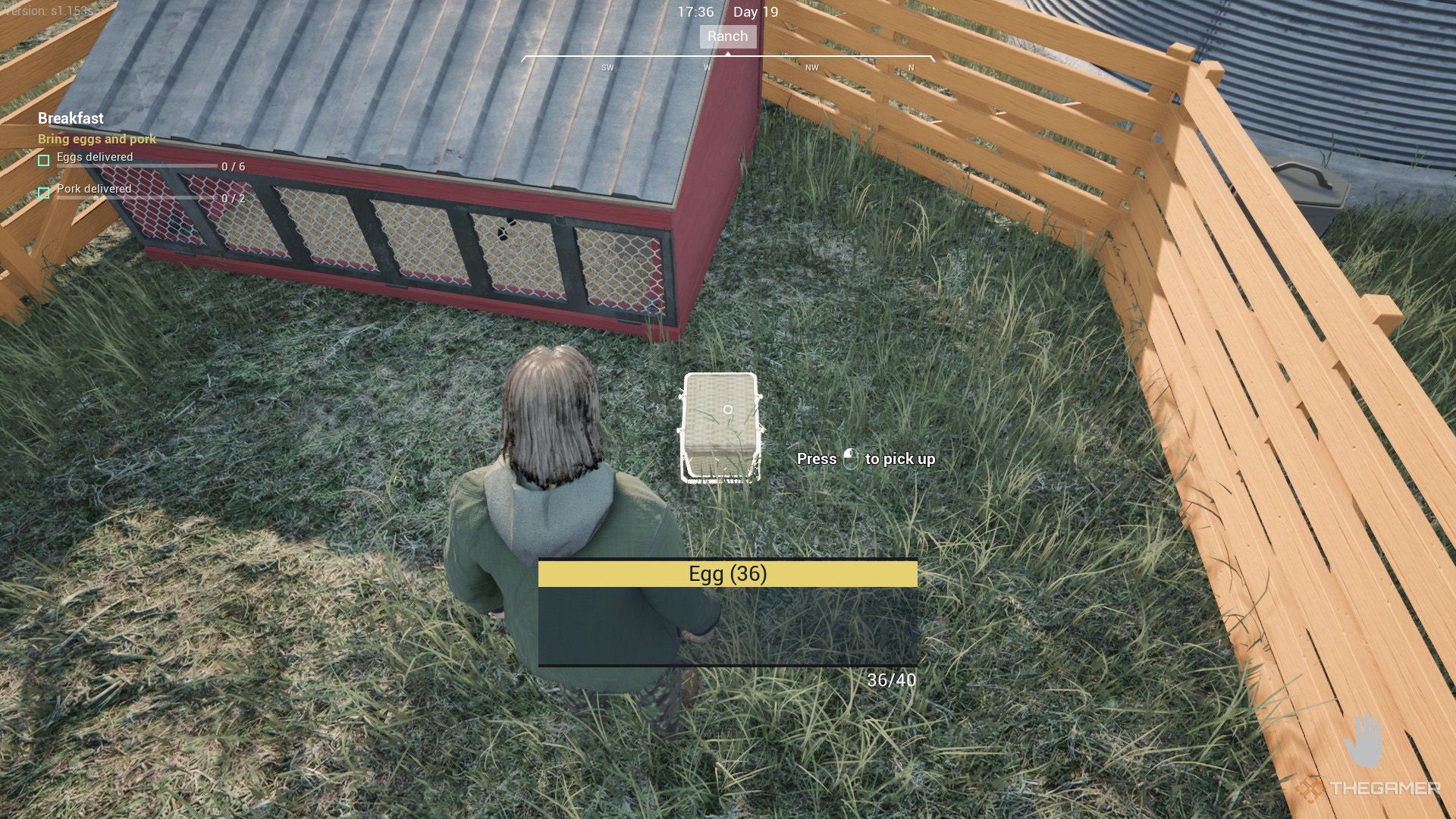Click the Pork delivered progress bar
Image resolution: width=1456 pixels, height=819 pixels.
pos(136,199)
